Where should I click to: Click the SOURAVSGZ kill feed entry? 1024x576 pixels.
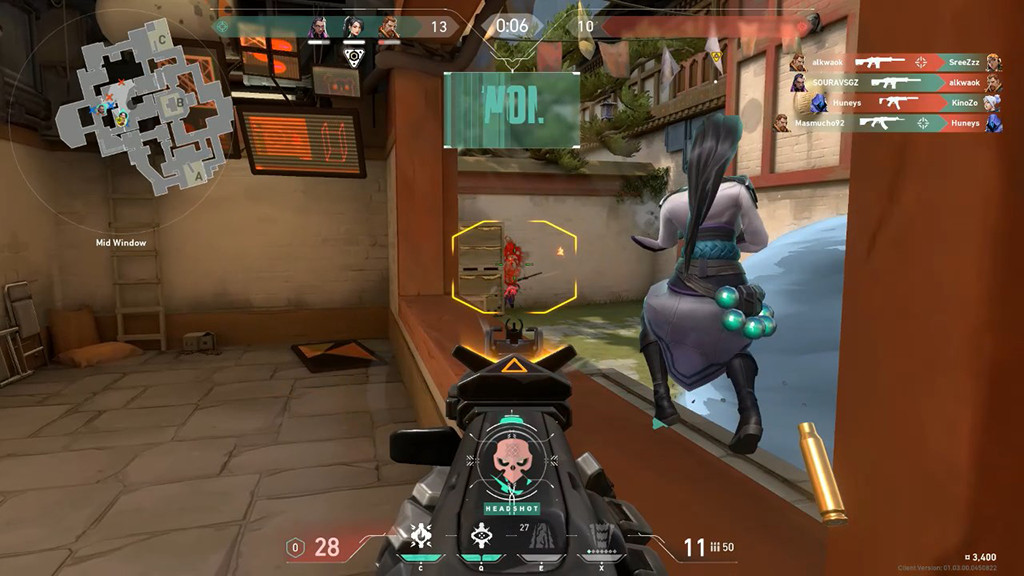click(x=894, y=82)
